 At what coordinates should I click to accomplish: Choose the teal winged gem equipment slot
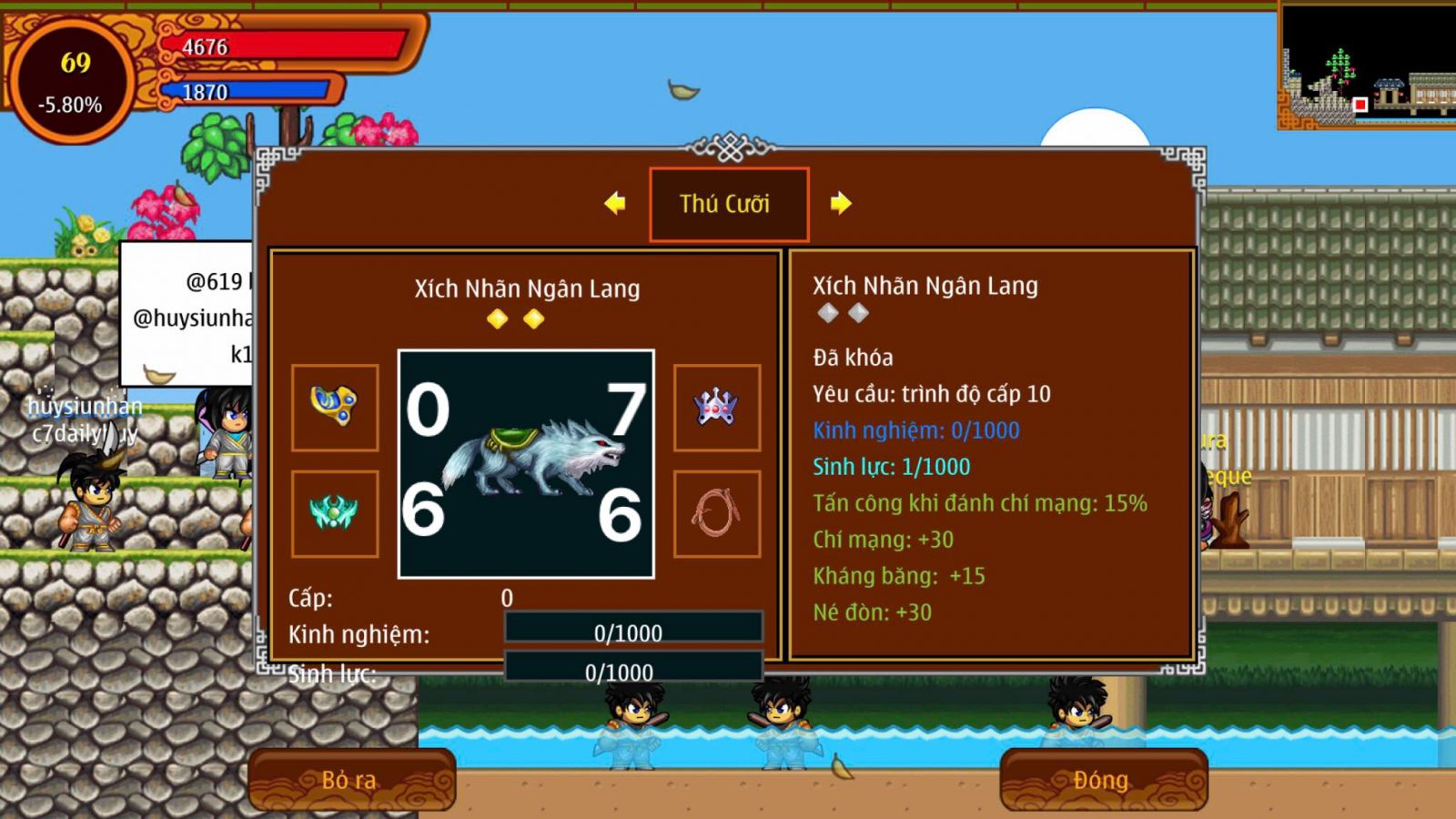(335, 513)
